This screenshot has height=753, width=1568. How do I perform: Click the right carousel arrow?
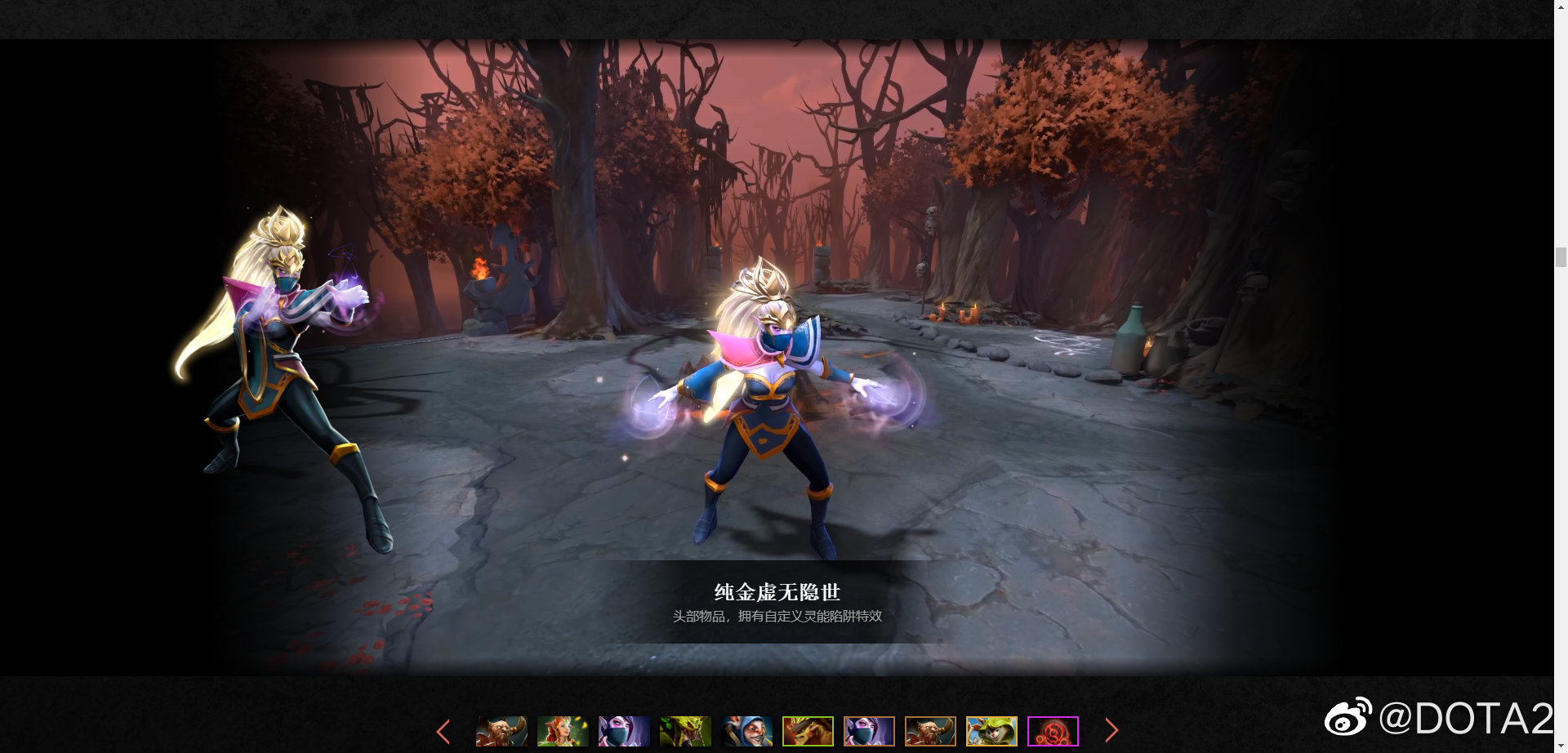(x=1112, y=730)
